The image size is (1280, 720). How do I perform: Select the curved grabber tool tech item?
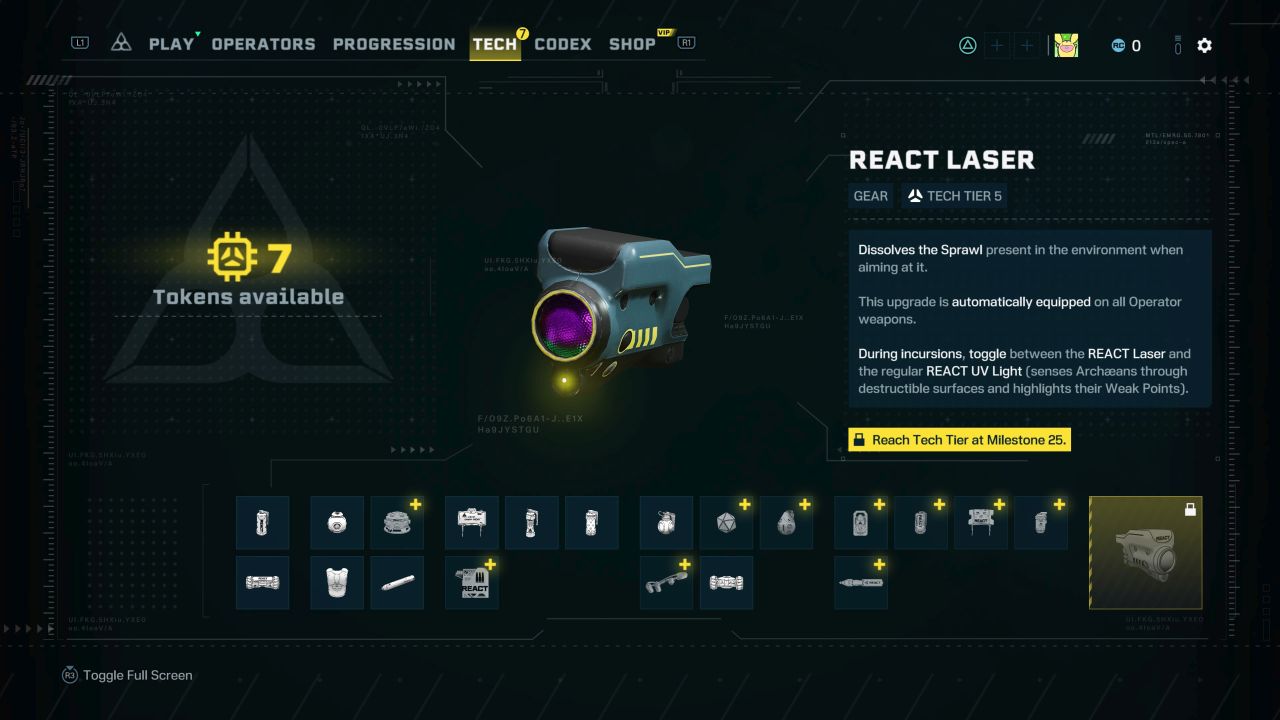tap(666, 583)
